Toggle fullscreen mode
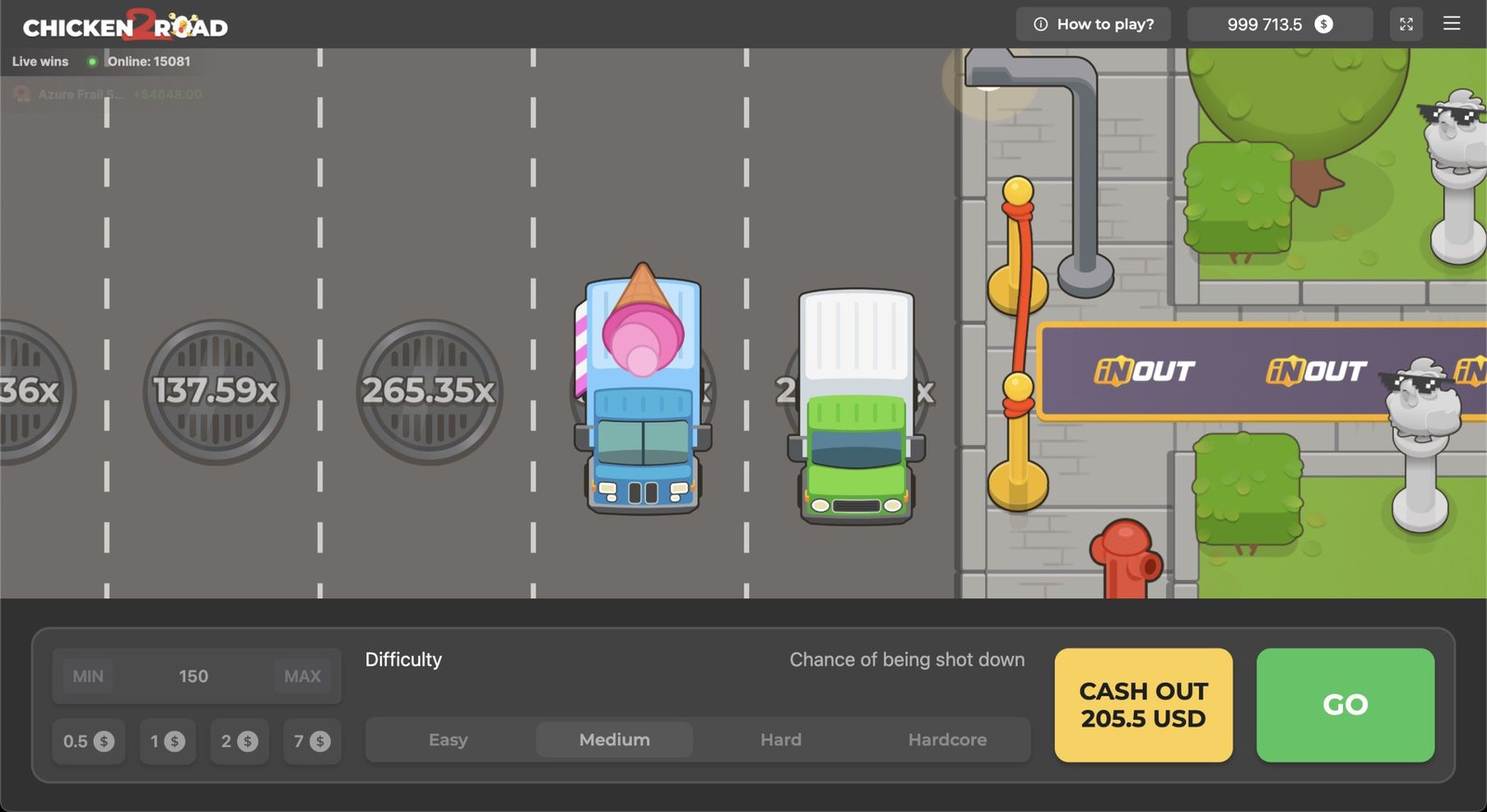1487x812 pixels. pos(1406,24)
